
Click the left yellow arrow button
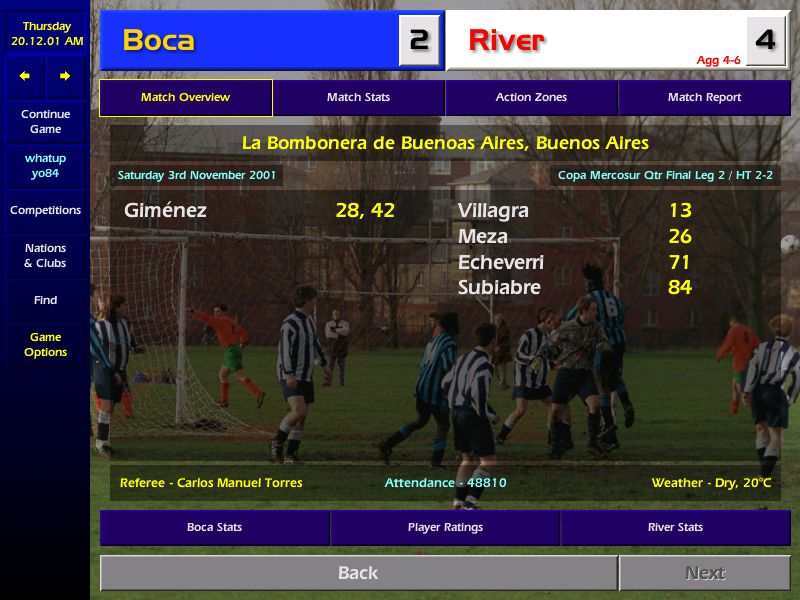[x=25, y=76]
